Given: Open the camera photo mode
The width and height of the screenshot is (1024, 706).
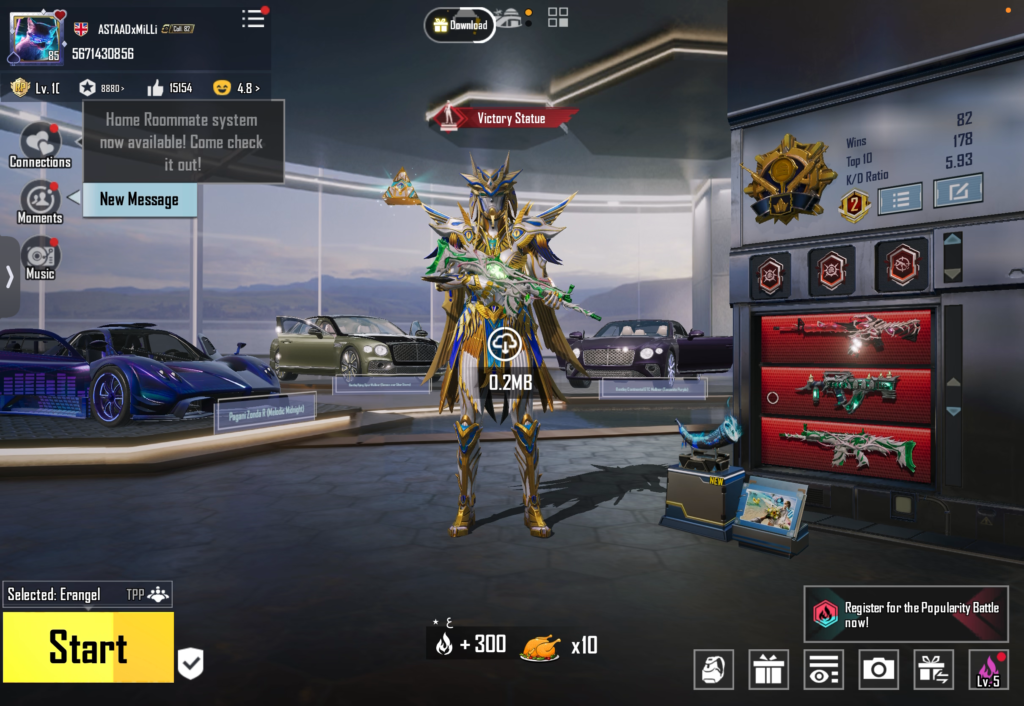Looking at the screenshot, I should click(x=878, y=669).
